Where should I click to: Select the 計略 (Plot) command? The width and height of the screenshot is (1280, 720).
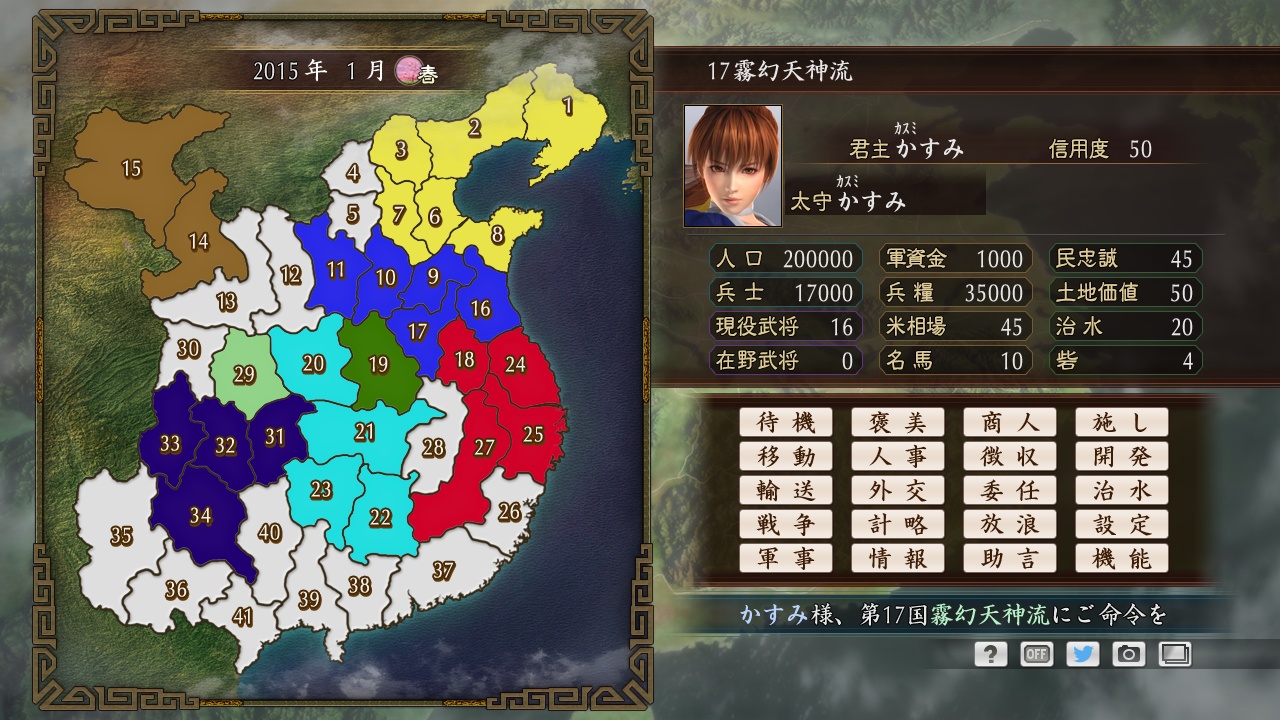(x=898, y=524)
